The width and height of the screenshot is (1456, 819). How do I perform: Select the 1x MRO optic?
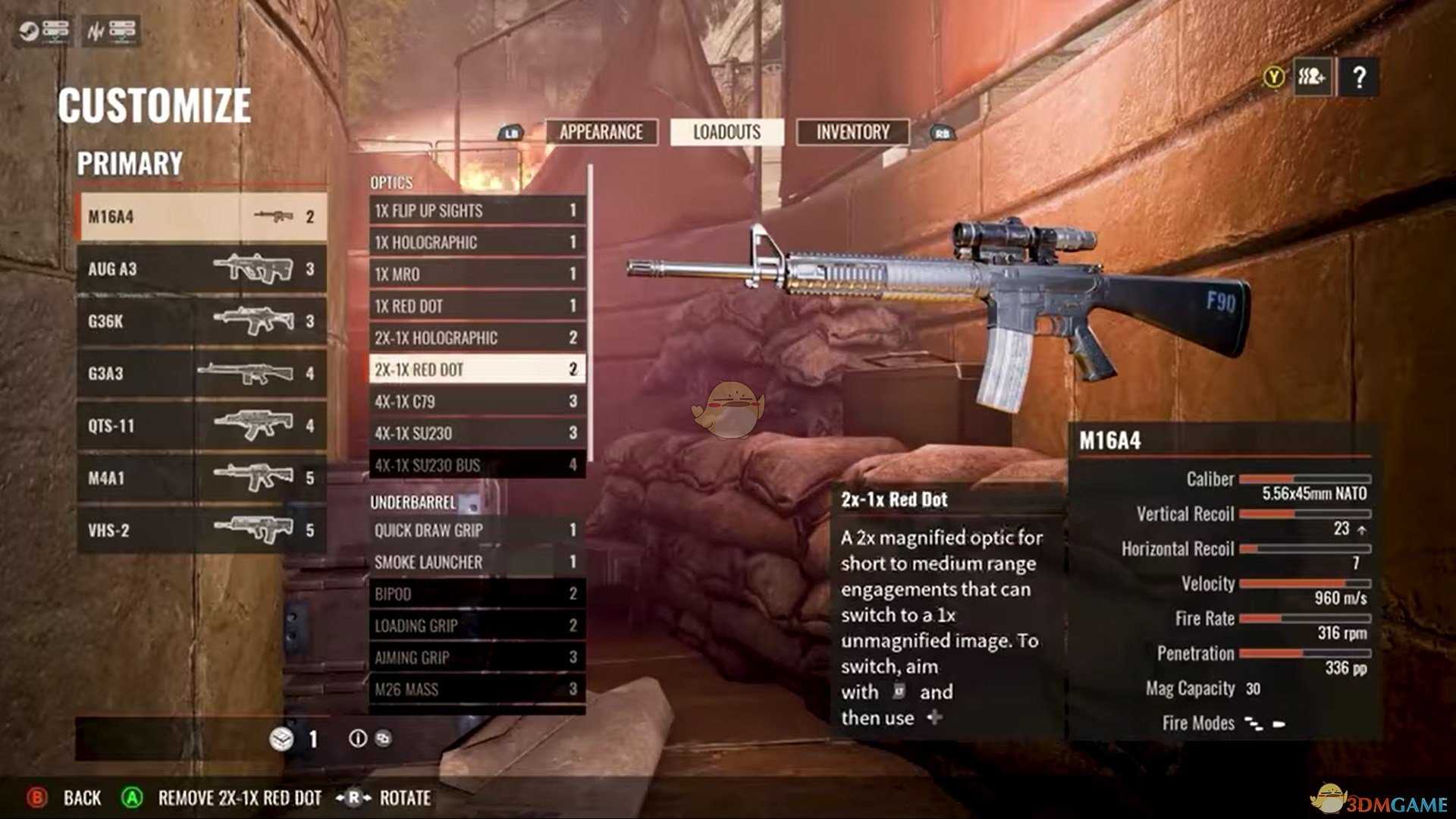tap(476, 275)
